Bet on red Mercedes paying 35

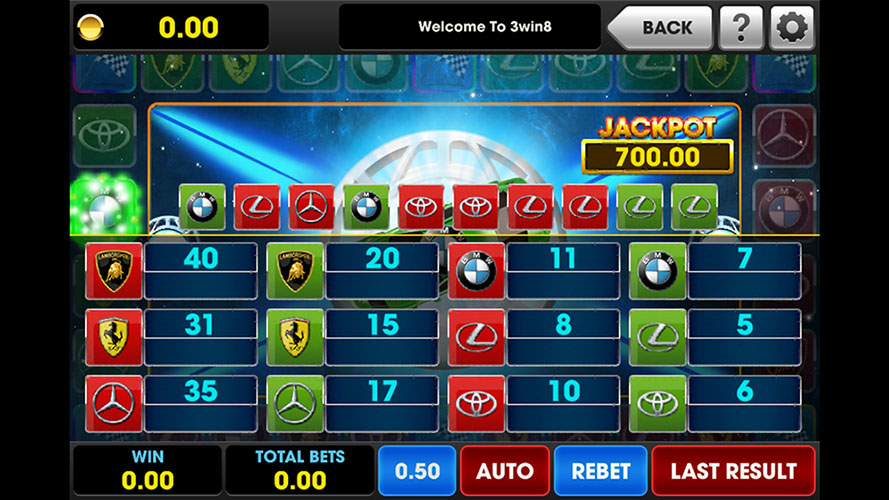(x=114, y=403)
